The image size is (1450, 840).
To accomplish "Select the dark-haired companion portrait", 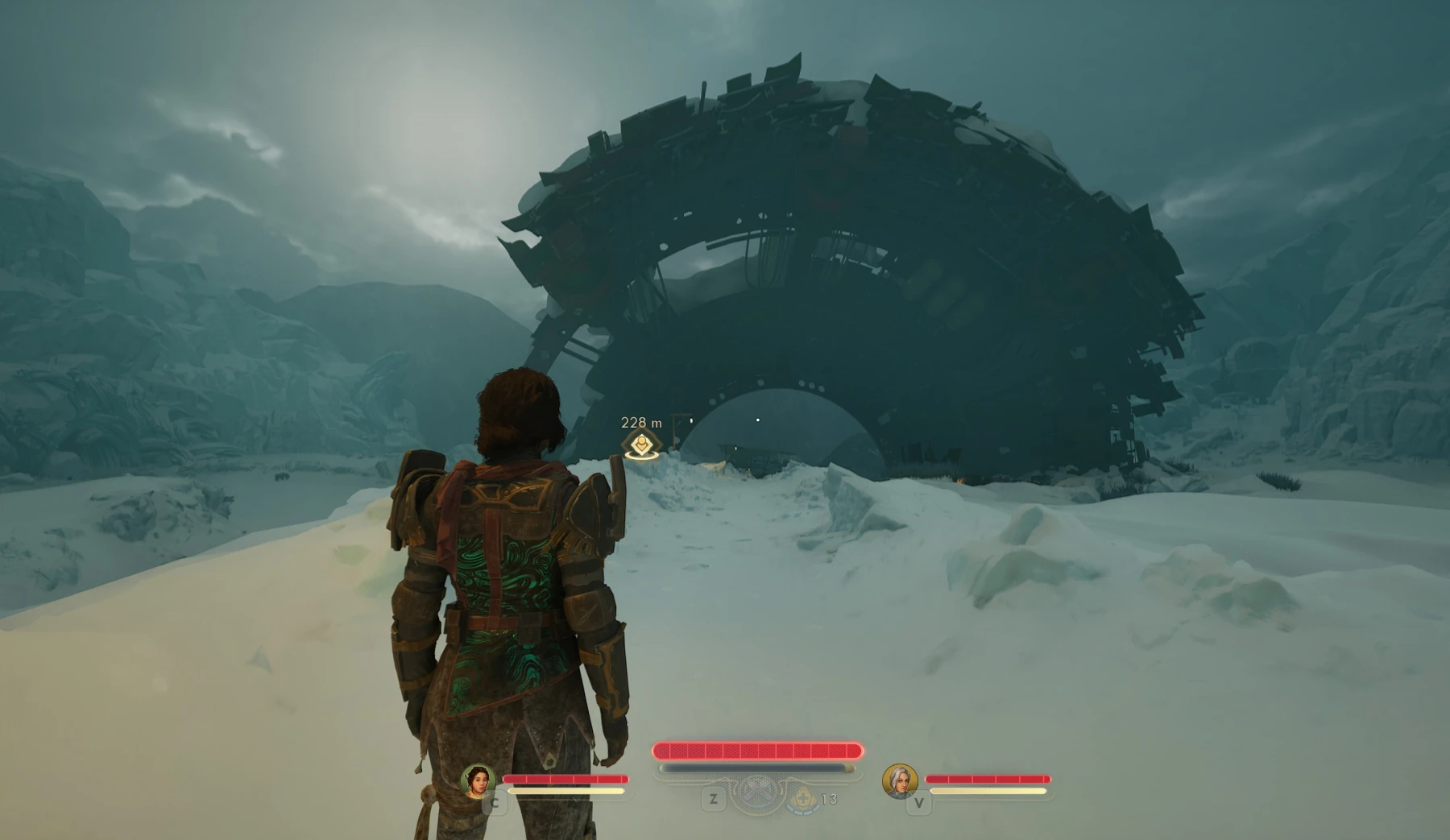I will click(x=477, y=780).
